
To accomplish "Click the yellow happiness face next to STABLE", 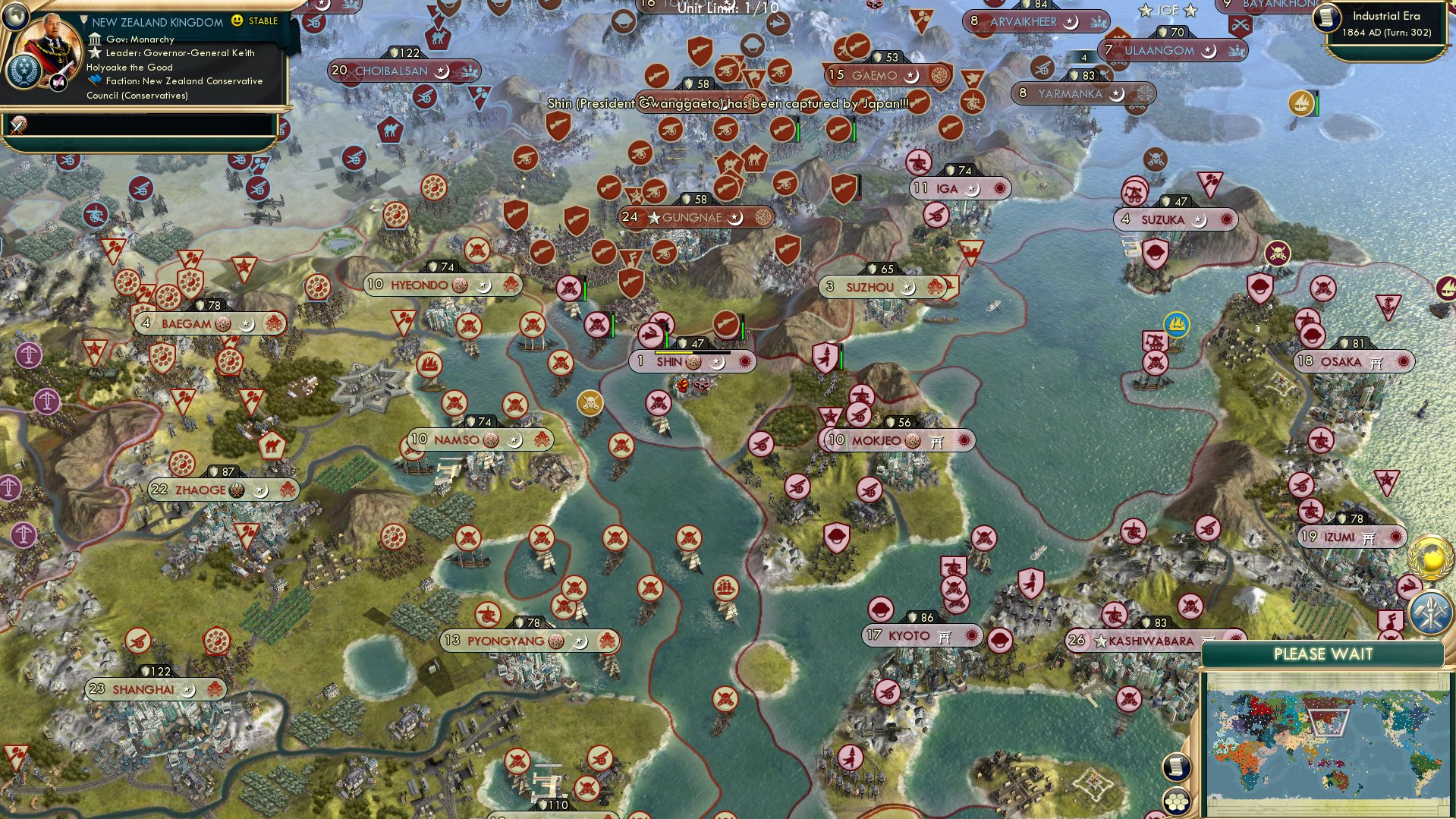I will [238, 22].
